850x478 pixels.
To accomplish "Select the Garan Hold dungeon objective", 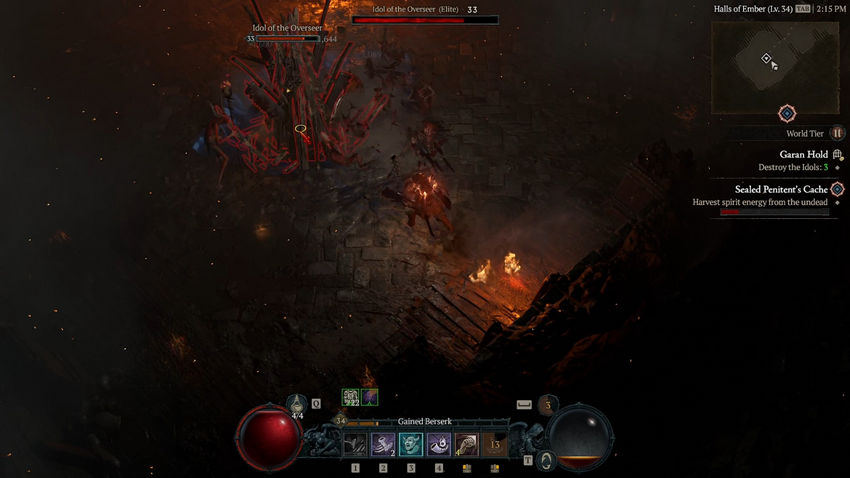I will (803, 155).
